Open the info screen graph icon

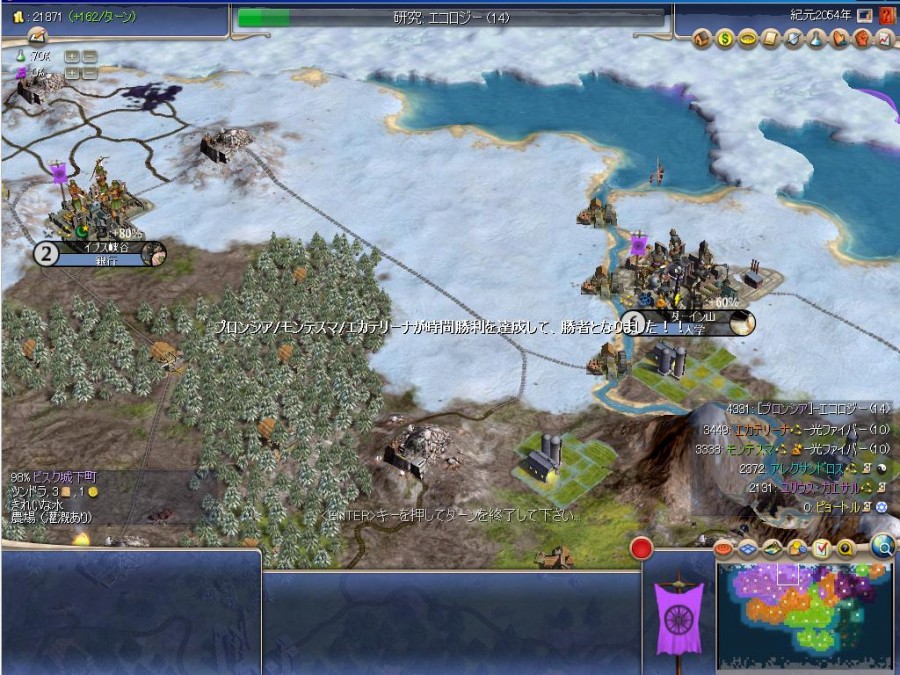884,39
